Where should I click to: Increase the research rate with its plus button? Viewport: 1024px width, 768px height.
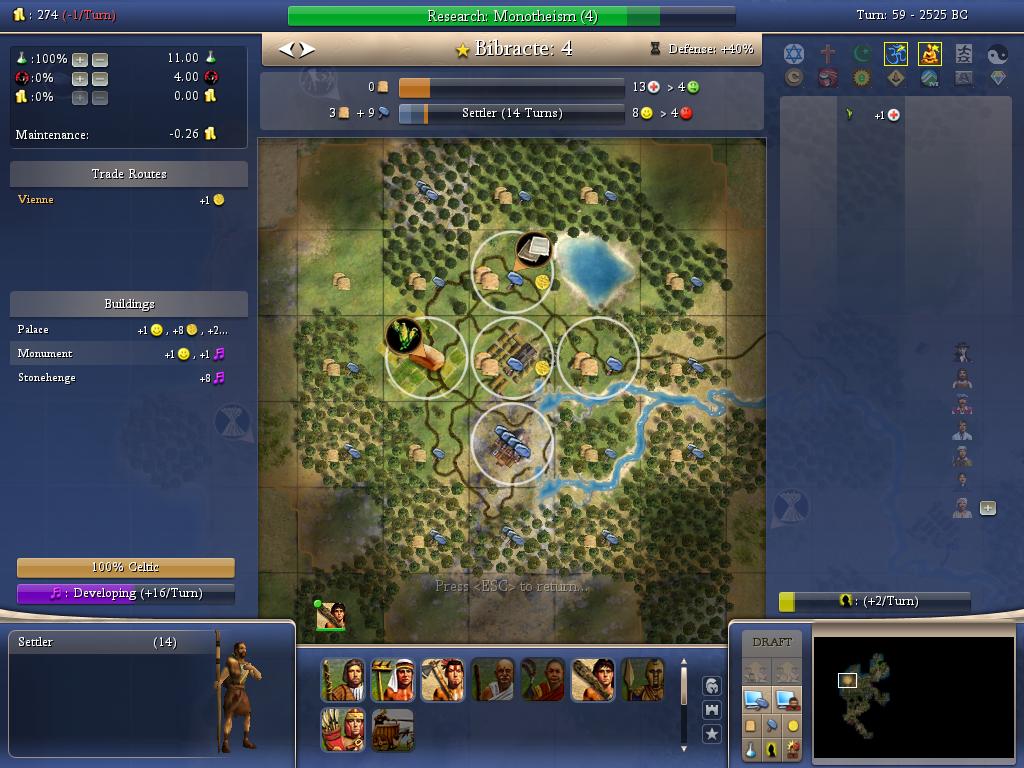point(80,59)
